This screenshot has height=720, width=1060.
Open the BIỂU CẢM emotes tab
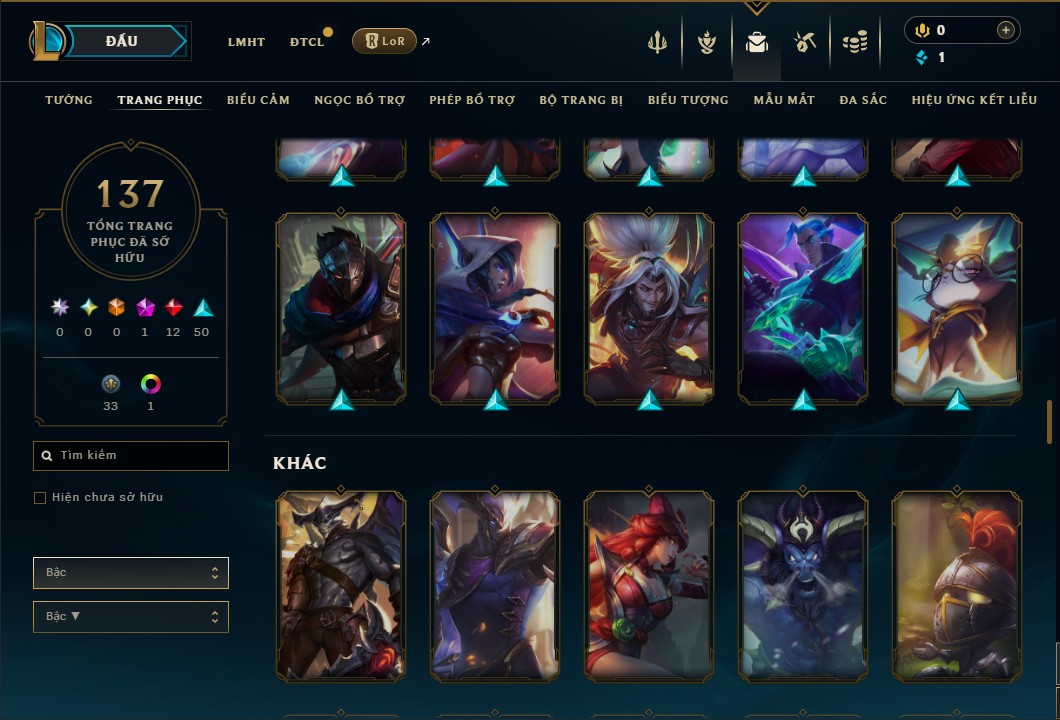(258, 100)
